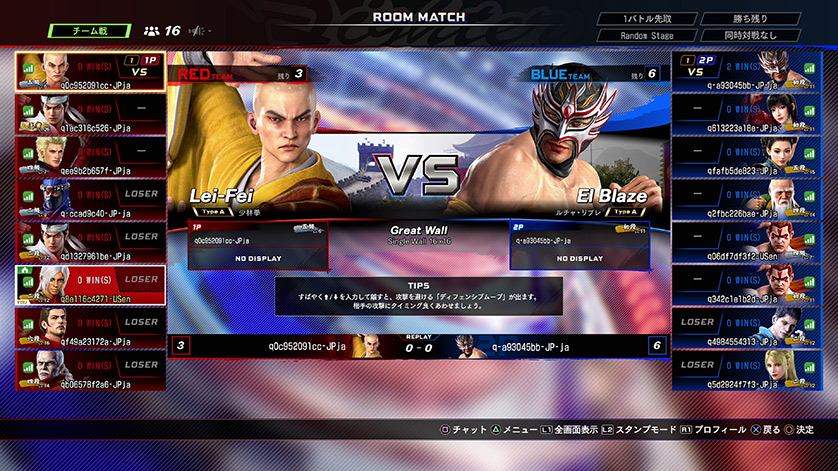
Task: Select blue team loser q4984554313-JPja
Action: pyautogui.click(x=748, y=328)
